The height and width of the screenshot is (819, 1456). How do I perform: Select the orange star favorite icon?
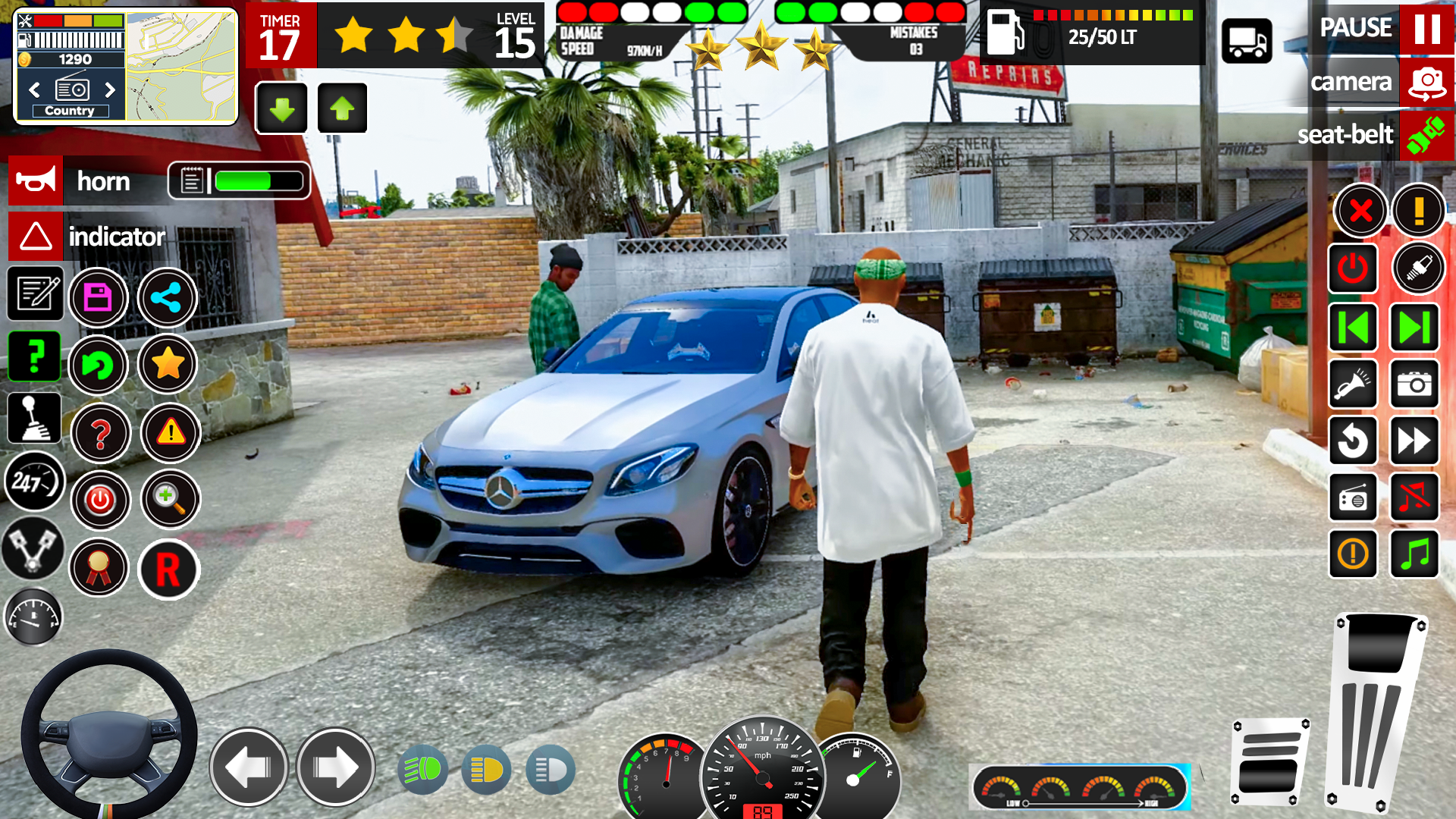168,365
